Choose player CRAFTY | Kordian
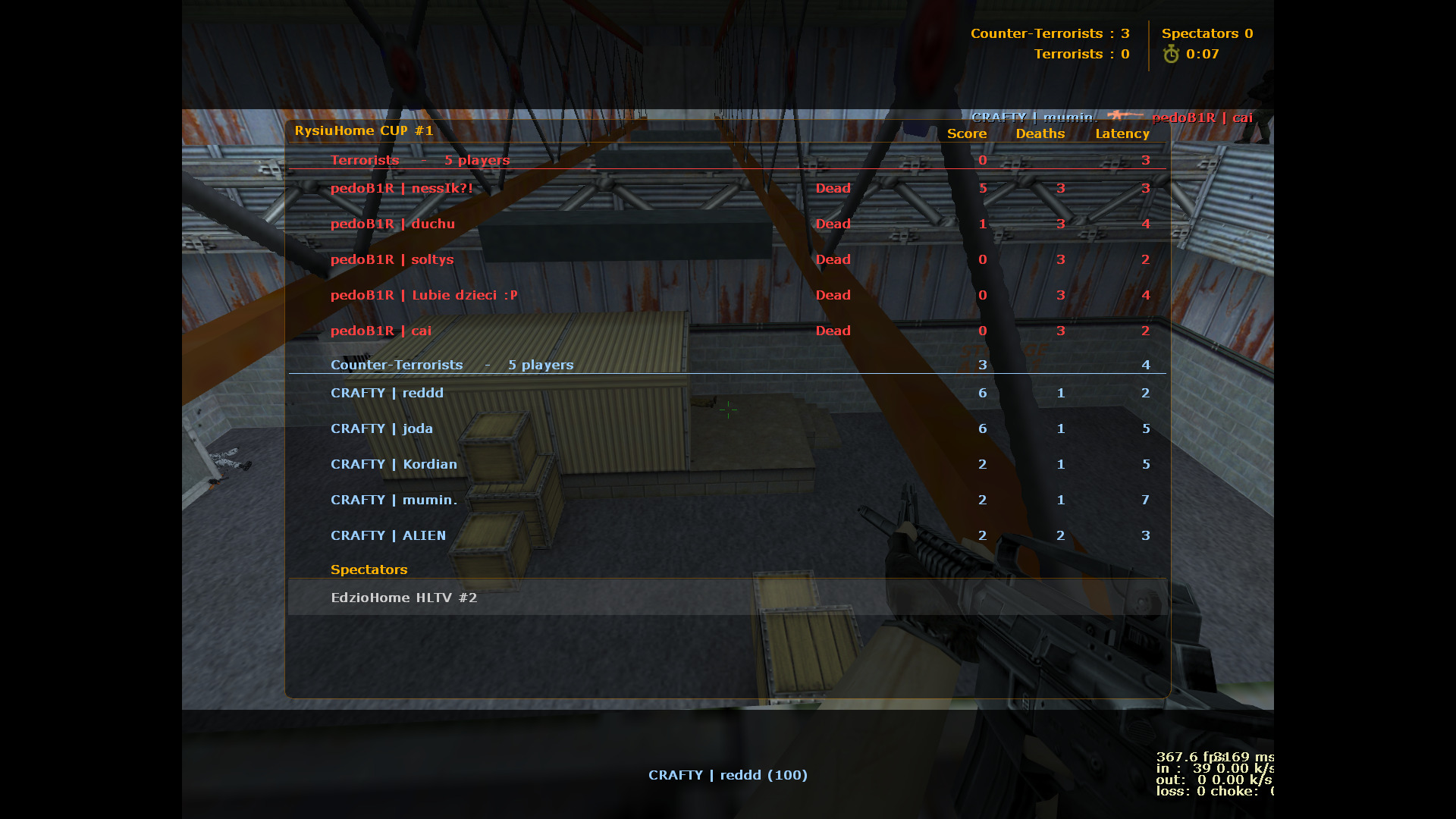Image resolution: width=1456 pixels, height=819 pixels. point(394,464)
